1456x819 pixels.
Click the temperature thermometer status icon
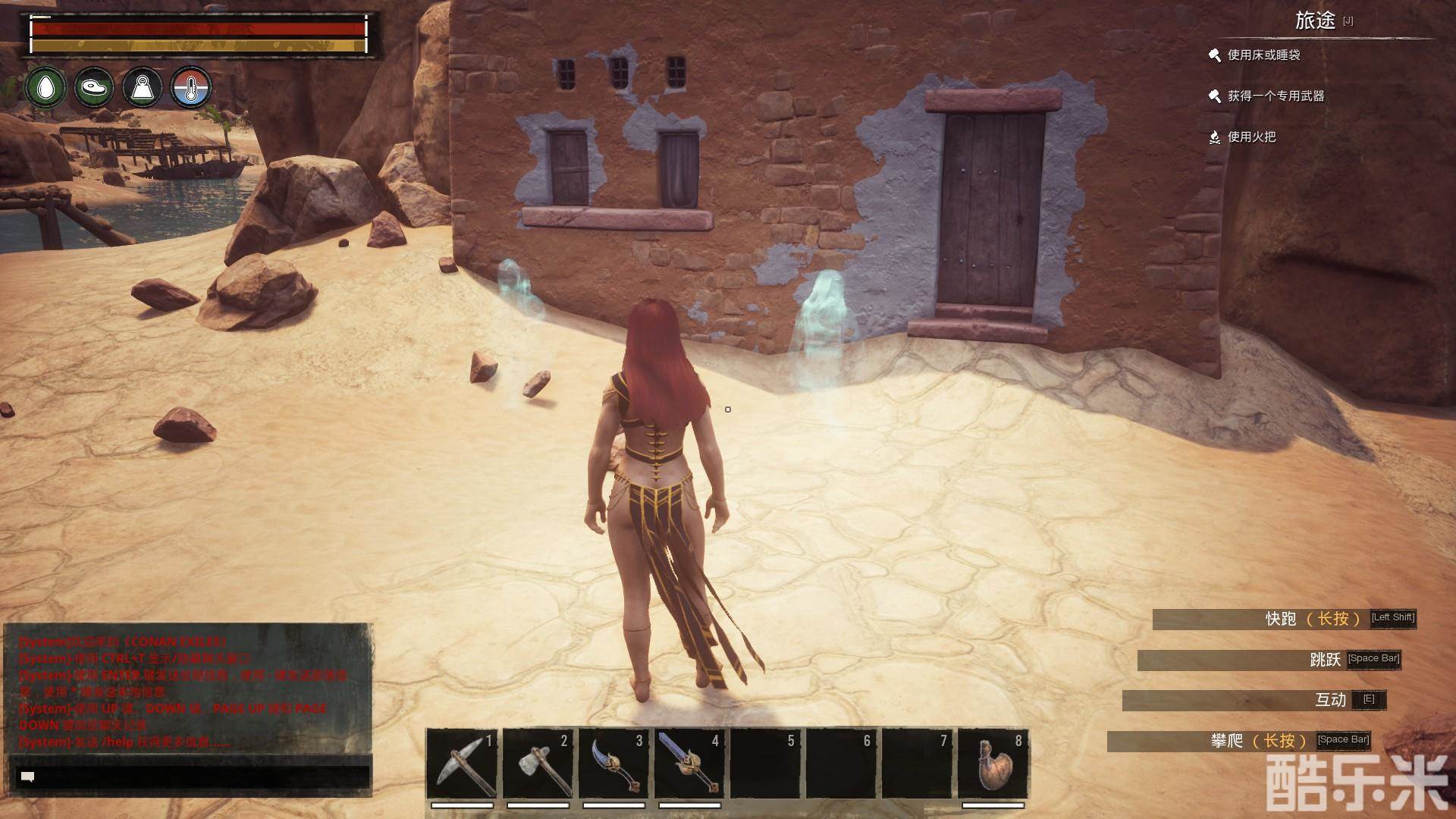(190, 88)
